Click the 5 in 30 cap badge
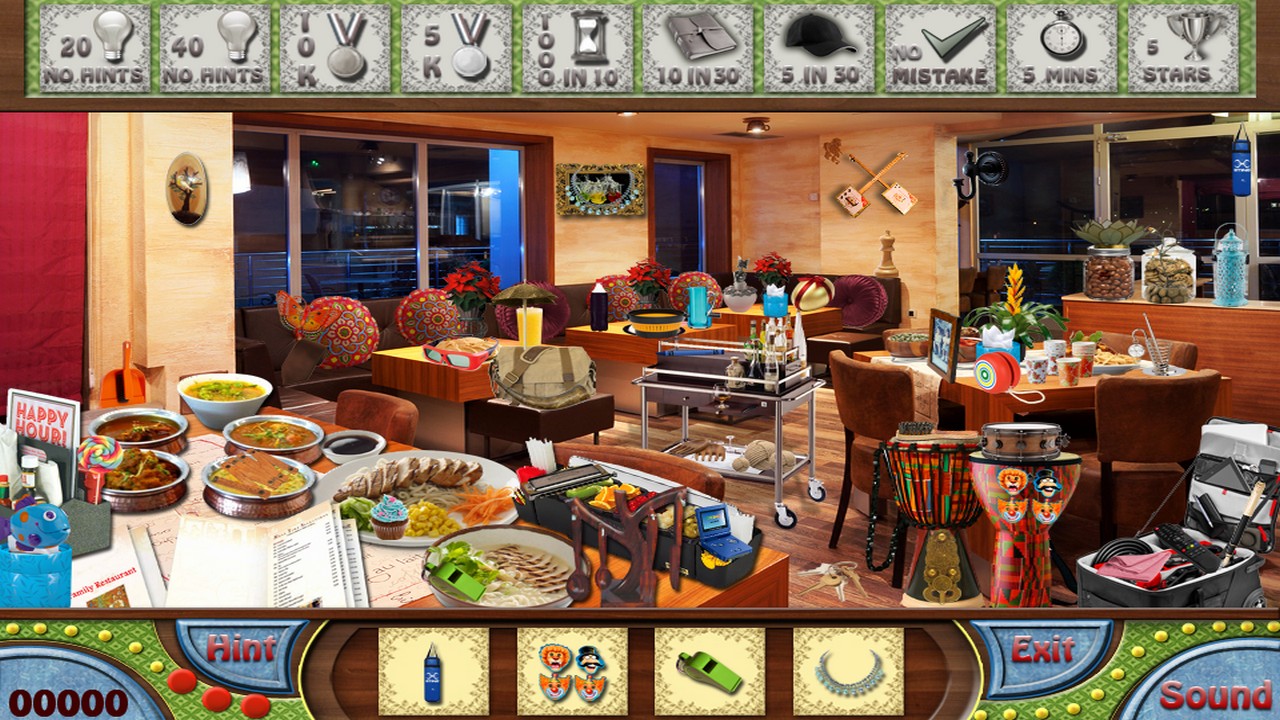This screenshot has width=1280, height=720. point(818,46)
